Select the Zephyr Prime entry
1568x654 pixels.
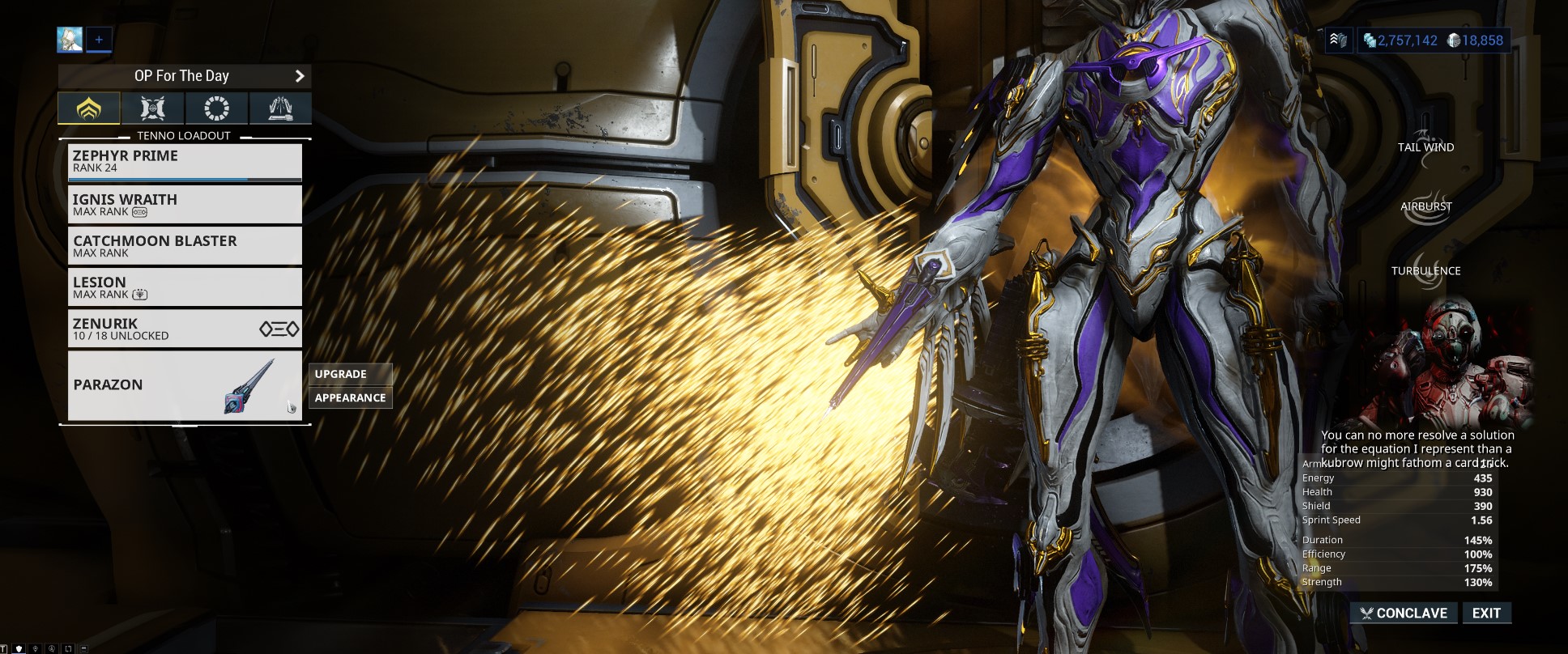[x=185, y=161]
